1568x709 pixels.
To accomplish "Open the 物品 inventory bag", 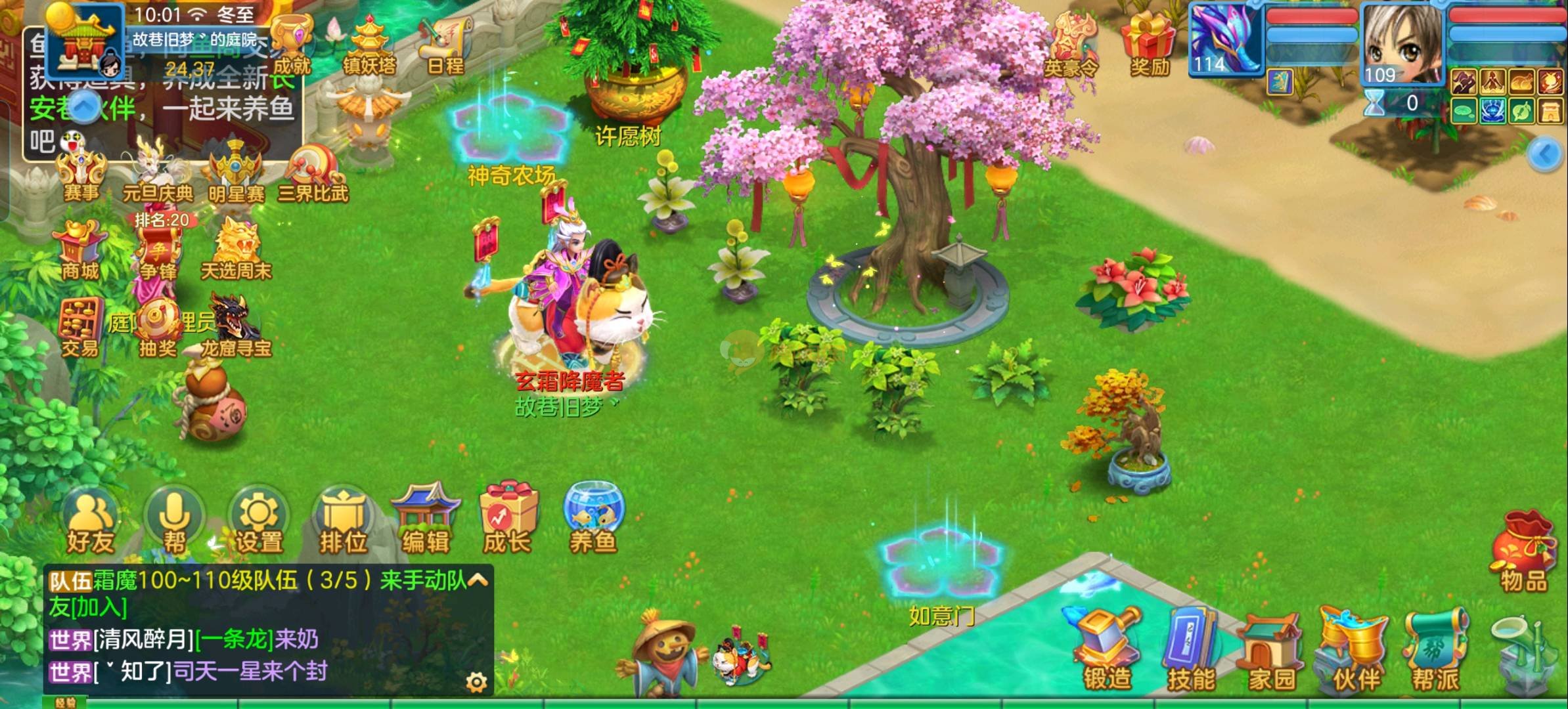I will tap(1523, 551).
